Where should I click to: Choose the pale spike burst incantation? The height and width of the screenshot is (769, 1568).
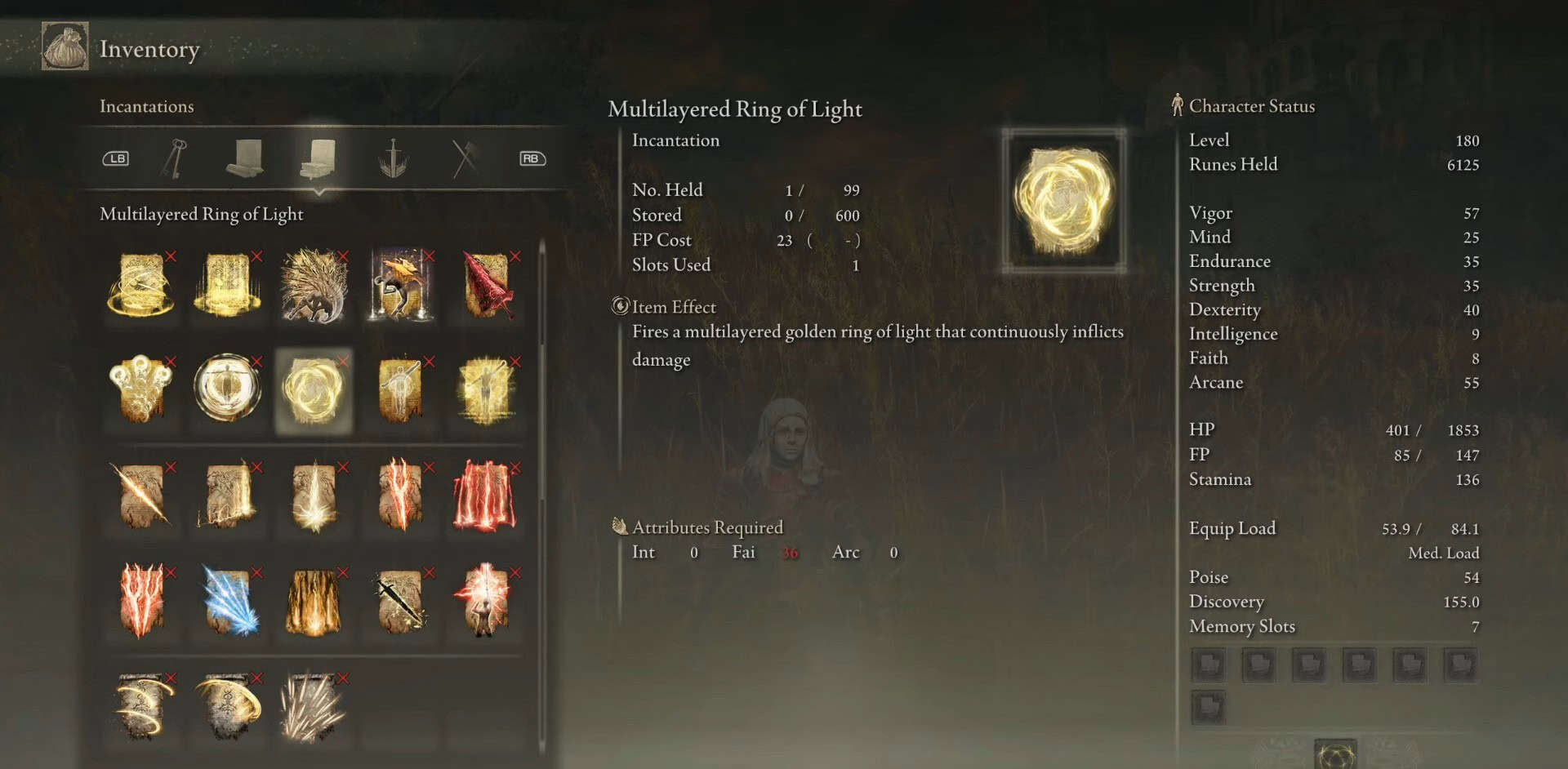(314, 707)
